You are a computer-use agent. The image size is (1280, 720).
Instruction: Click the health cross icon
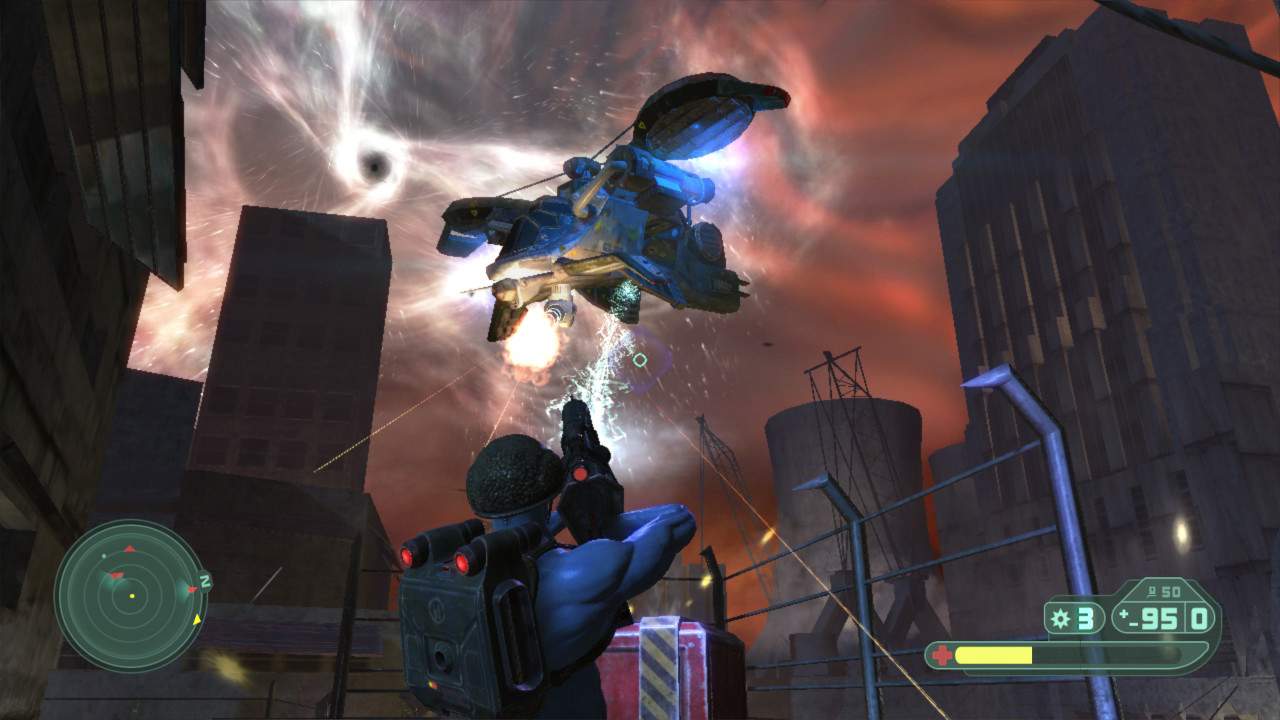point(941,655)
